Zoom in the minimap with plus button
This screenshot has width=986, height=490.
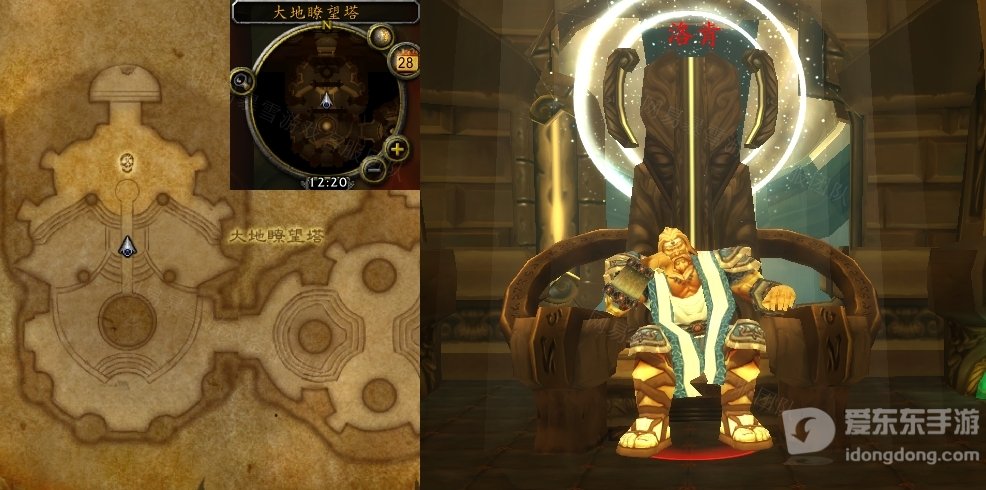tap(397, 151)
